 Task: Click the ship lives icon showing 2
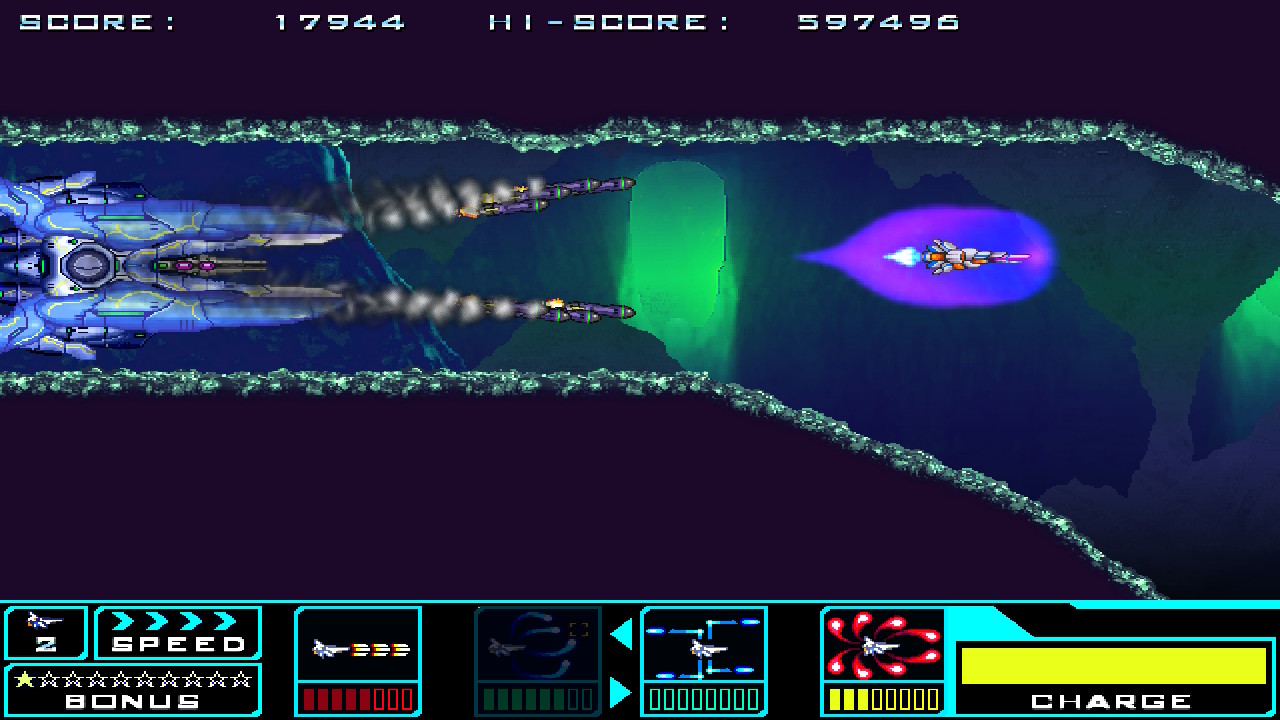coord(45,632)
